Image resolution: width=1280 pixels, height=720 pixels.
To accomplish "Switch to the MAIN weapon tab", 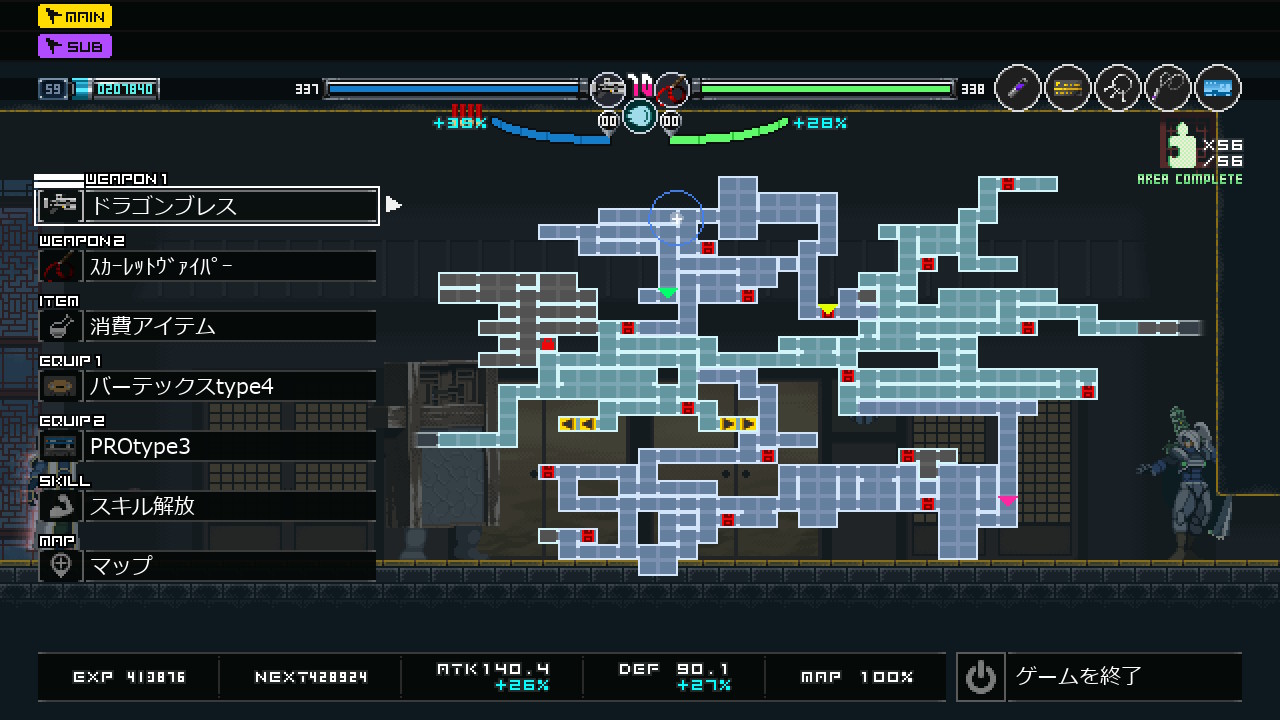I will click(75, 16).
